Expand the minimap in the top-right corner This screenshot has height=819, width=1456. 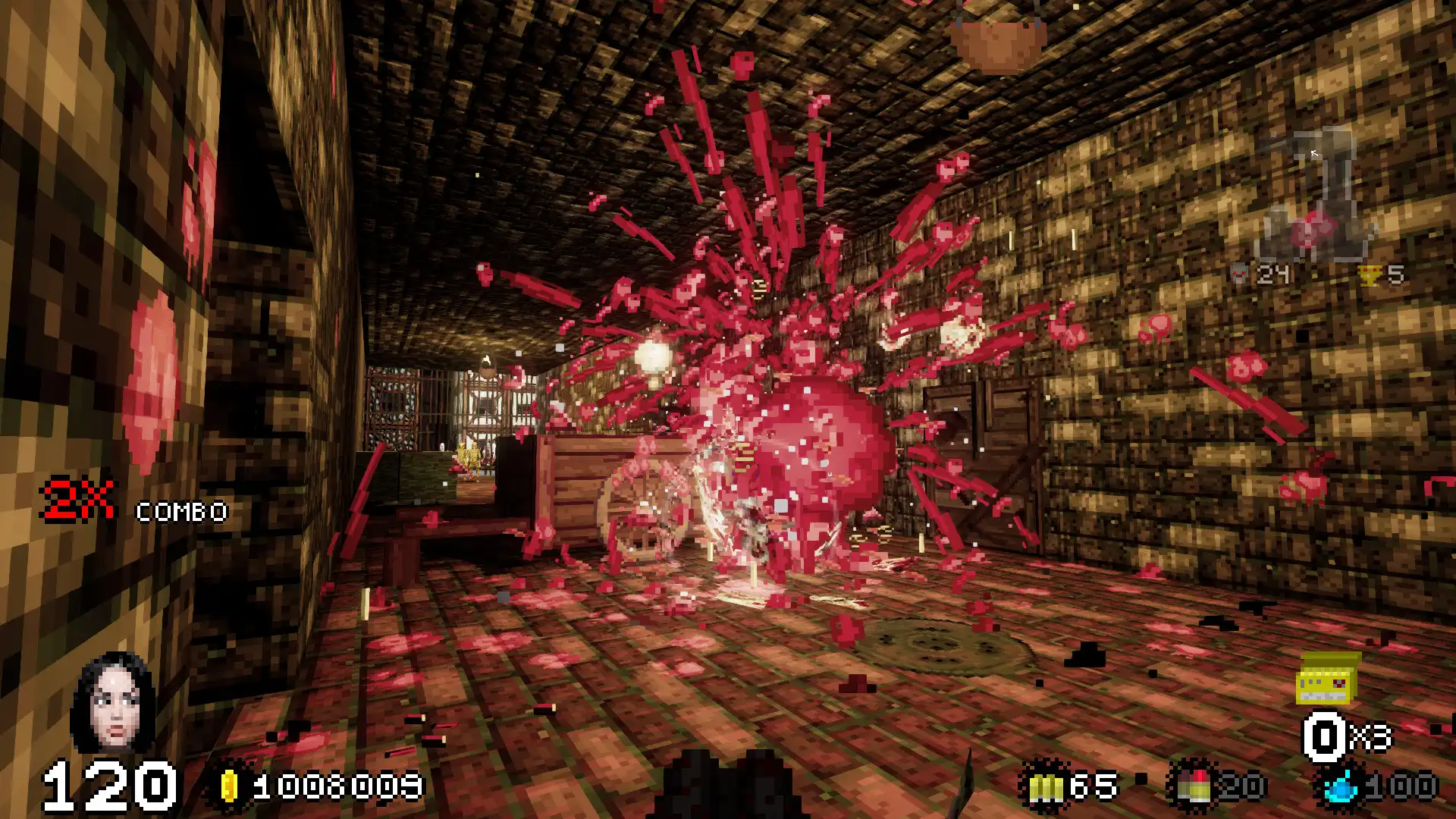coord(1314,193)
